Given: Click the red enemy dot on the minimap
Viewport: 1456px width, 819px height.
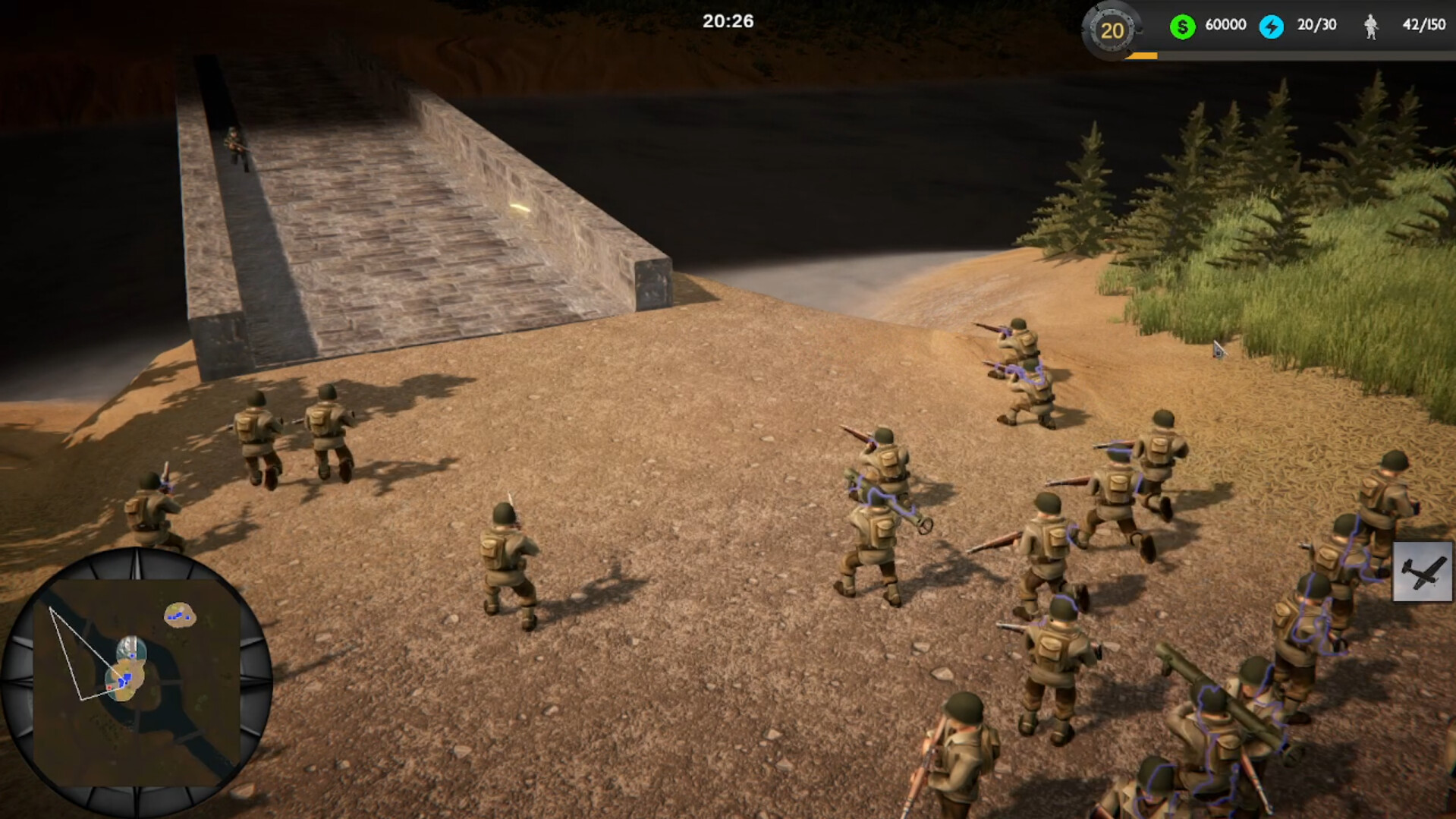Looking at the screenshot, I should coord(109,687).
